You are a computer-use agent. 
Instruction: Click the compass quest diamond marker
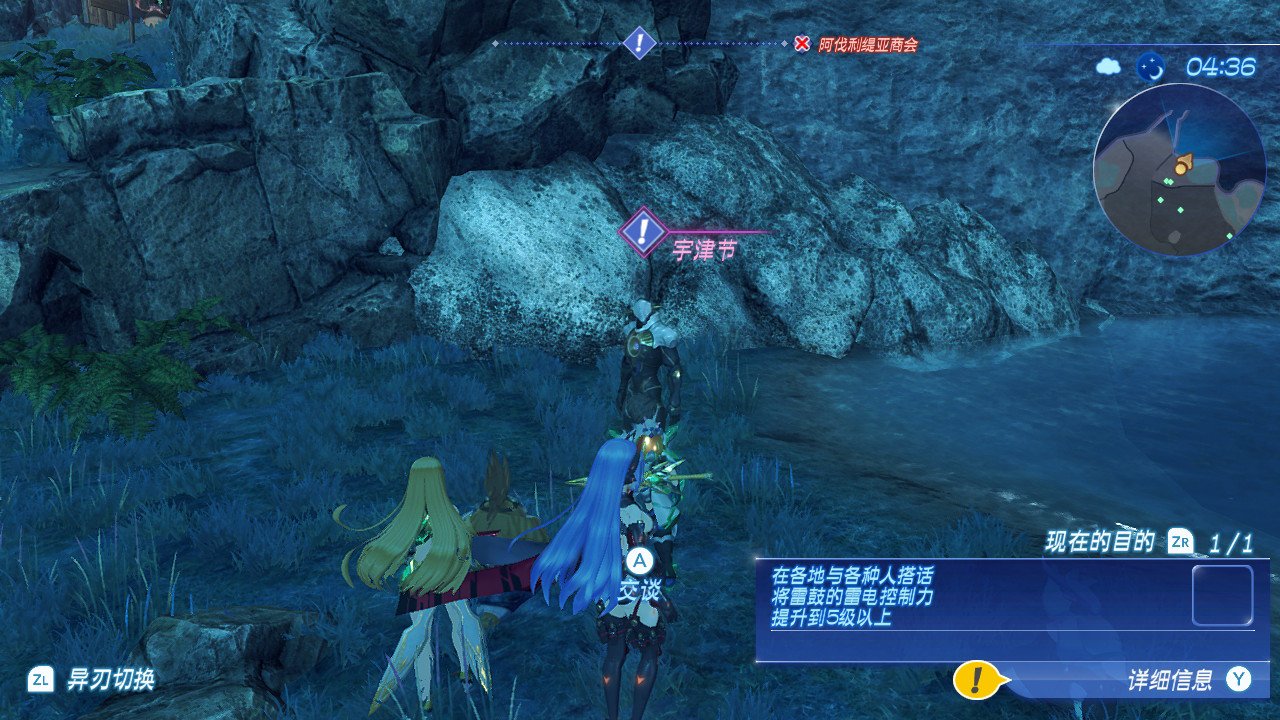tap(639, 43)
